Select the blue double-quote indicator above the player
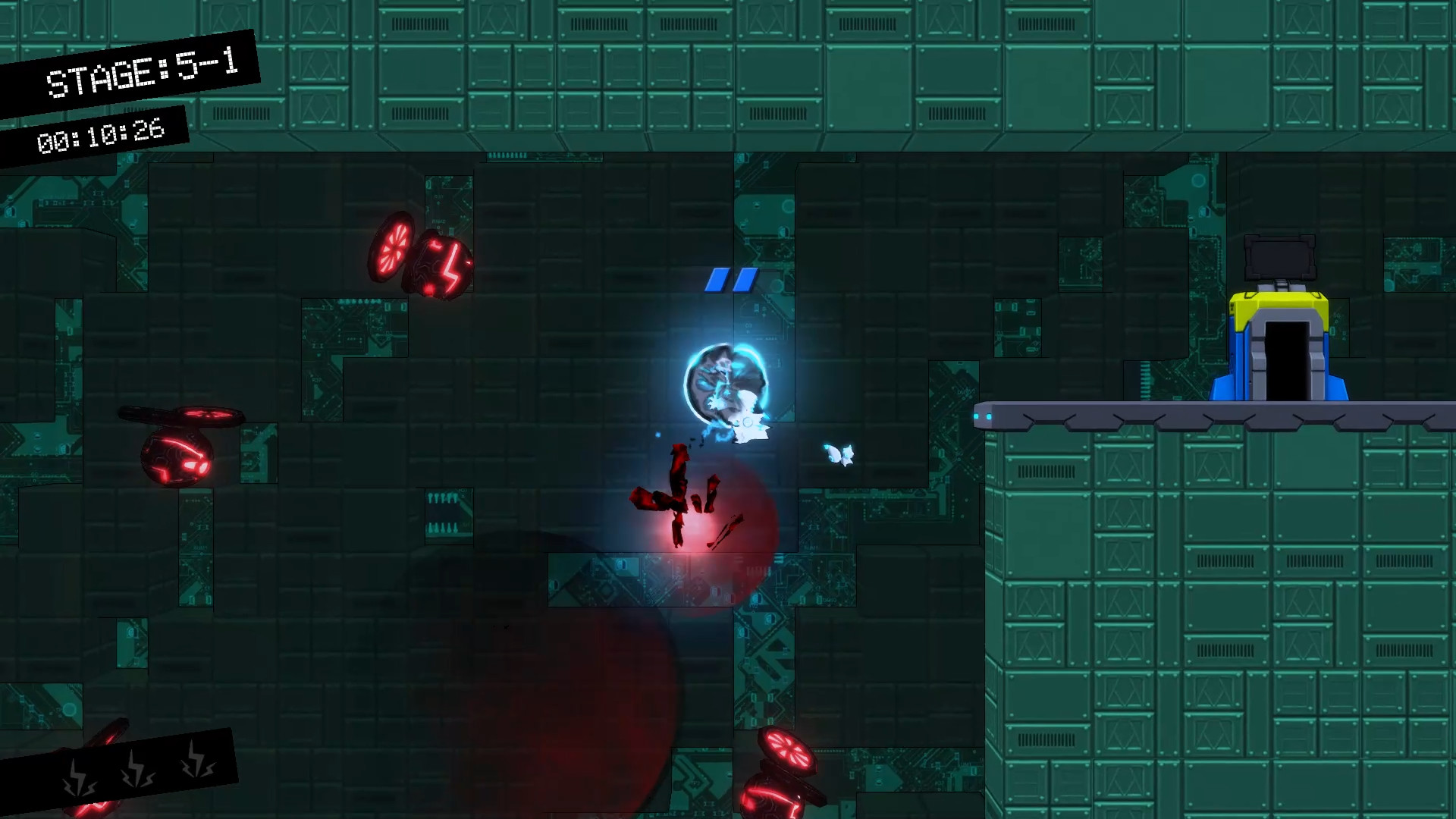This screenshot has width=1456, height=819. point(732,281)
